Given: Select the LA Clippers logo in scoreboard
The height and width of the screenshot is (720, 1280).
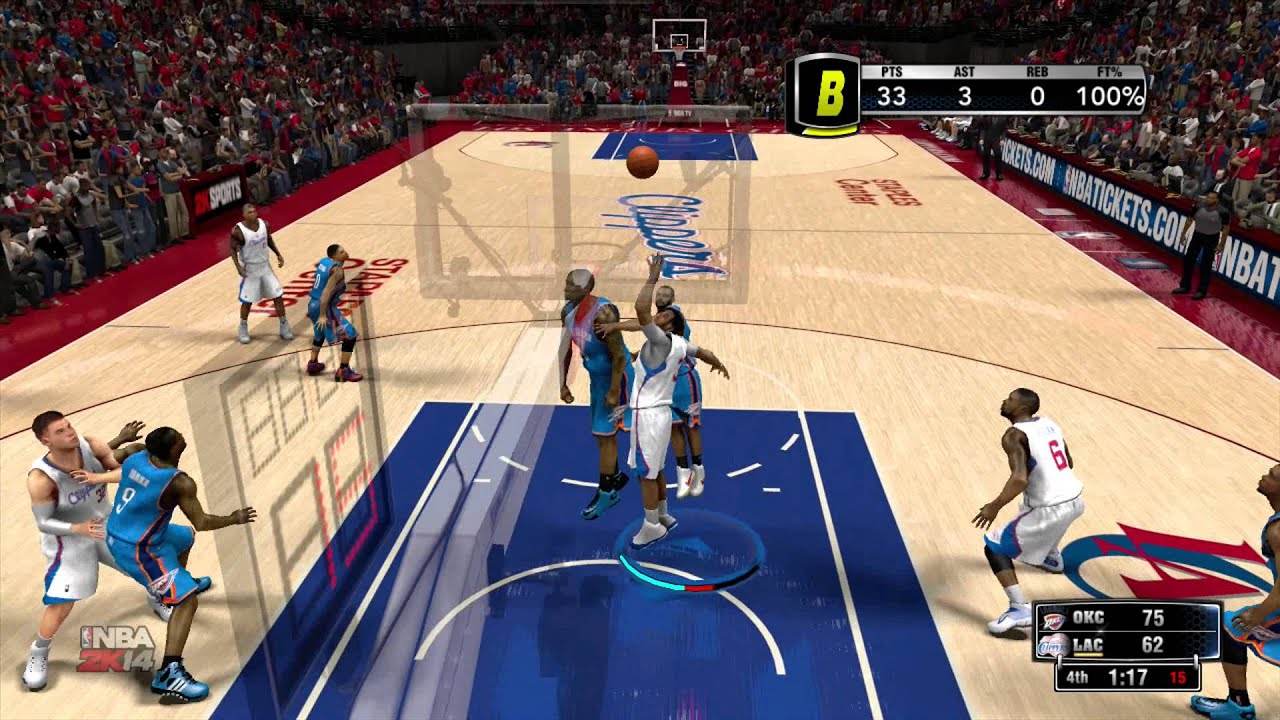Looking at the screenshot, I should point(1052,645).
